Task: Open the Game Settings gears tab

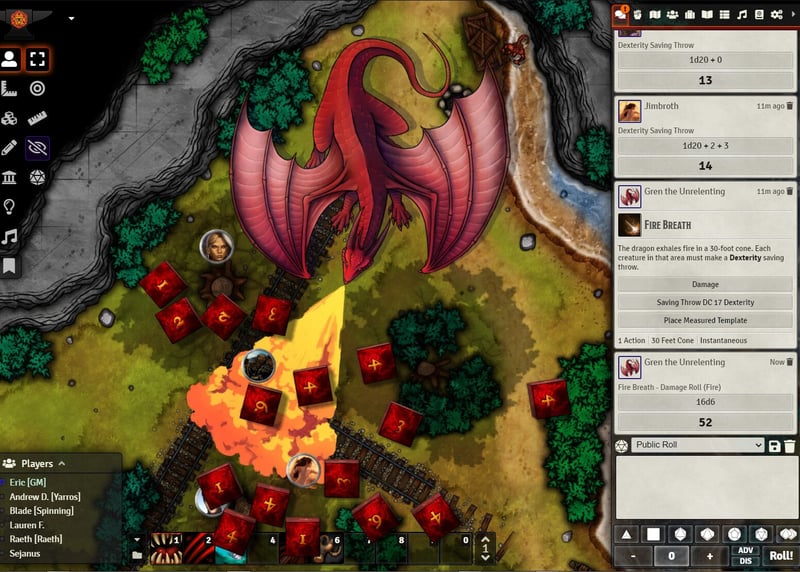Action: point(777,14)
